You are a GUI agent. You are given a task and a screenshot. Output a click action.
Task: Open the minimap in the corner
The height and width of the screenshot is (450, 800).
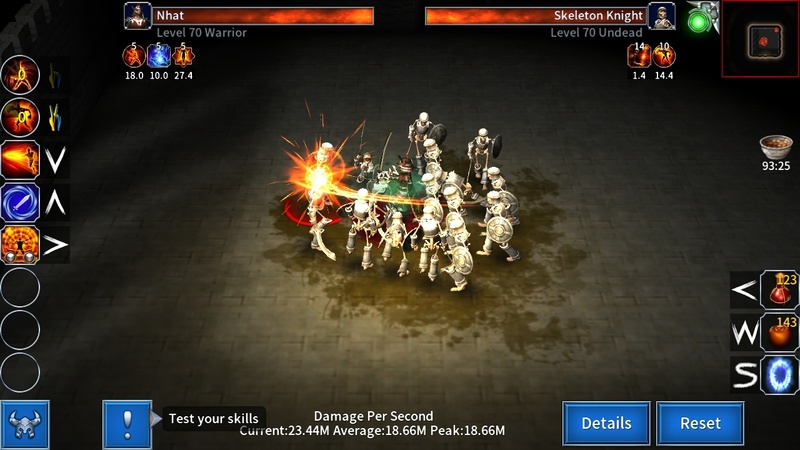[760, 38]
